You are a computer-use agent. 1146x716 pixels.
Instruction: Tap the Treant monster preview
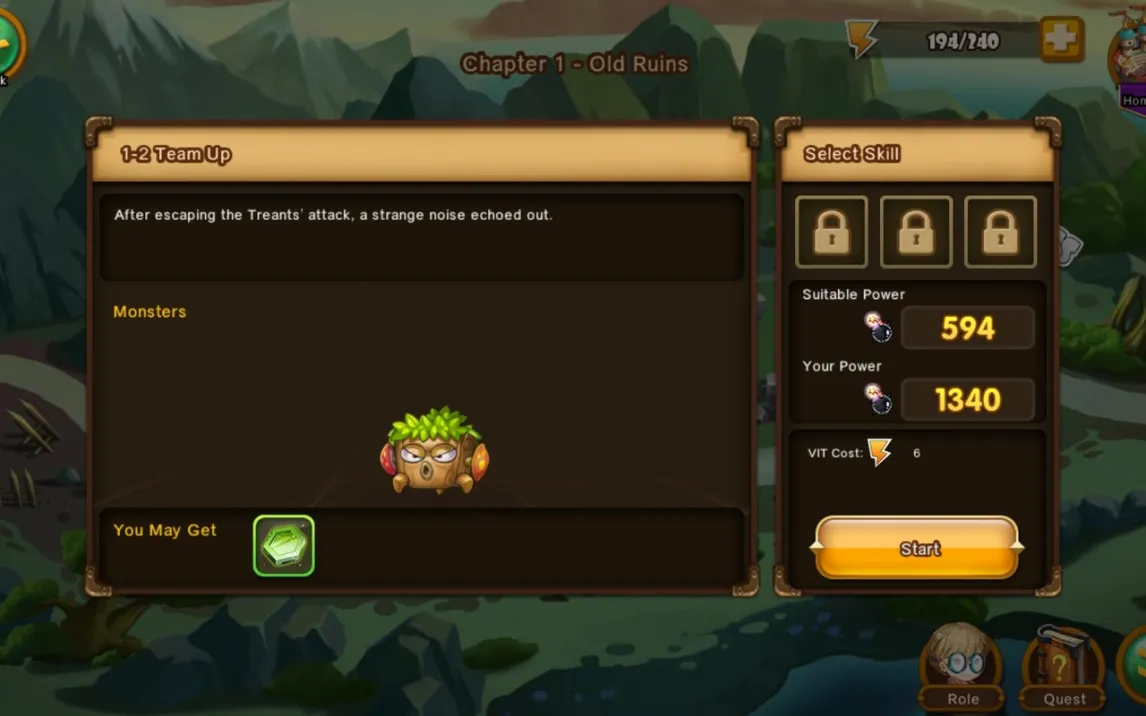point(434,453)
